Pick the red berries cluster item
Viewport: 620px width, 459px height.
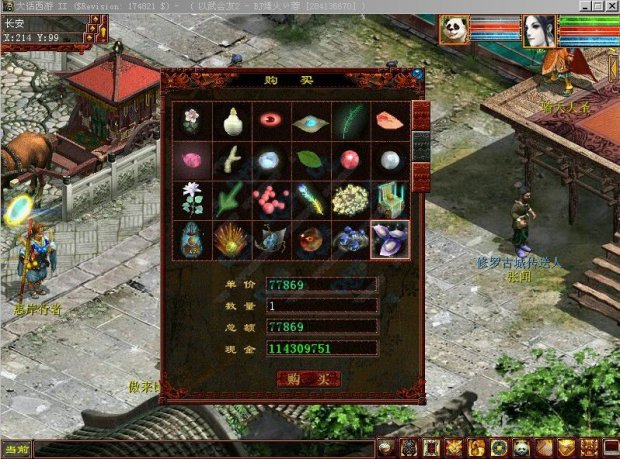[x=271, y=200]
